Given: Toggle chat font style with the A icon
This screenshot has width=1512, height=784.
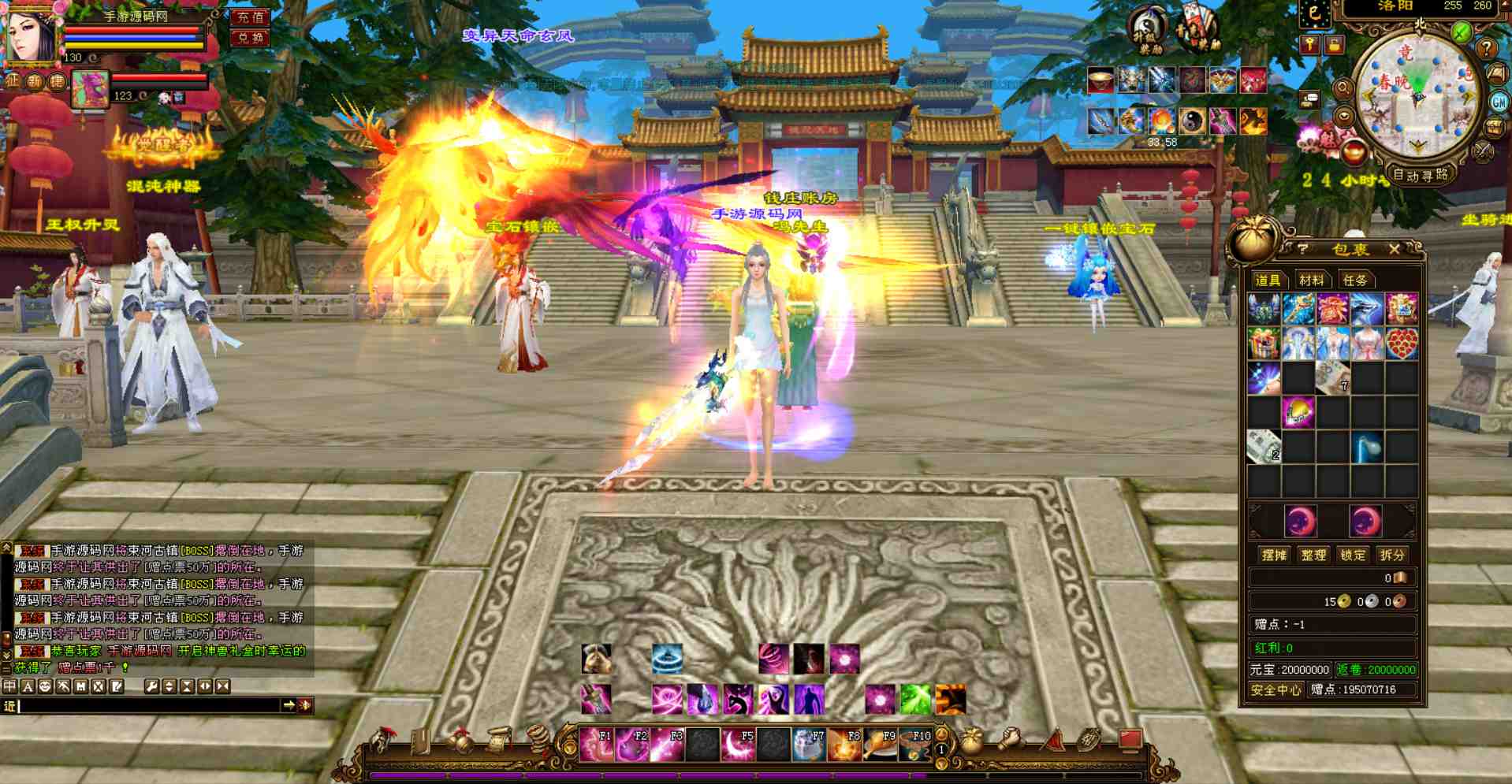Looking at the screenshot, I should click(x=27, y=686).
